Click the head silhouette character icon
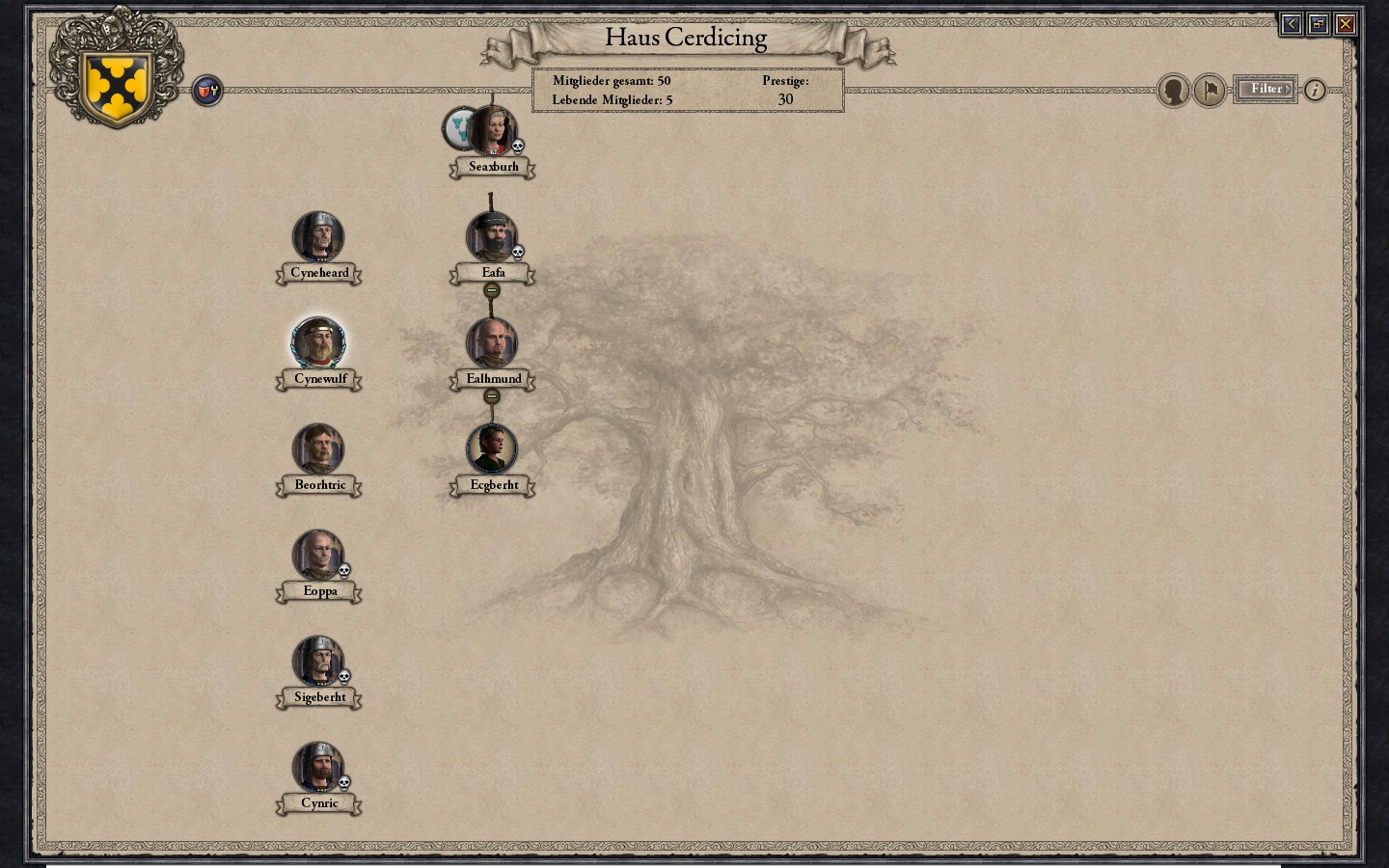1389x868 pixels. click(x=1173, y=89)
